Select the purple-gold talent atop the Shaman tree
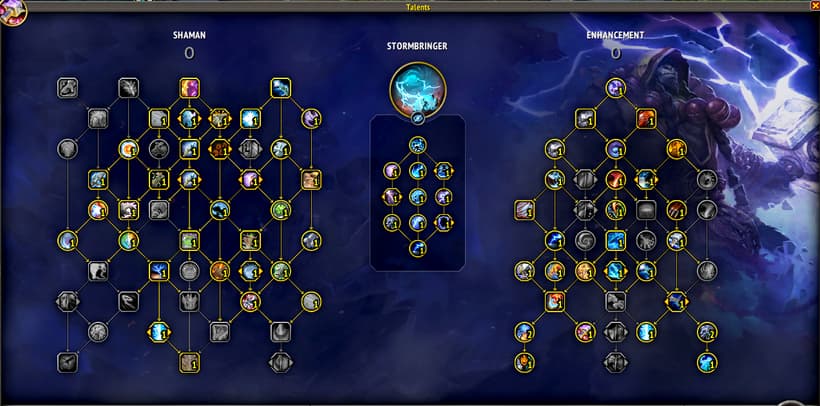Screen dimensions: 820x406 (x=189, y=88)
